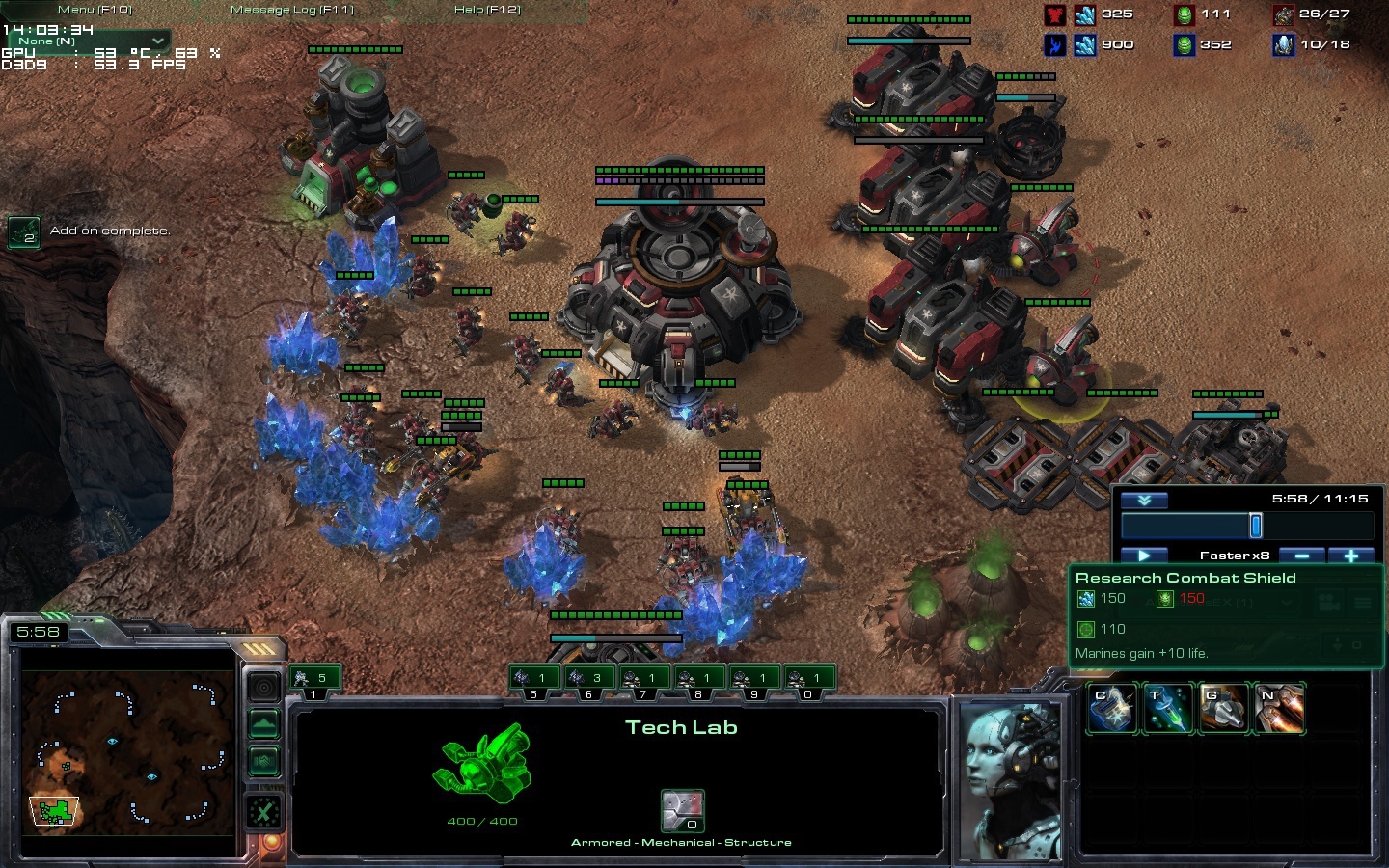Select the Research Combat Shield command
The image size is (1389, 868).
point(1112,708)
